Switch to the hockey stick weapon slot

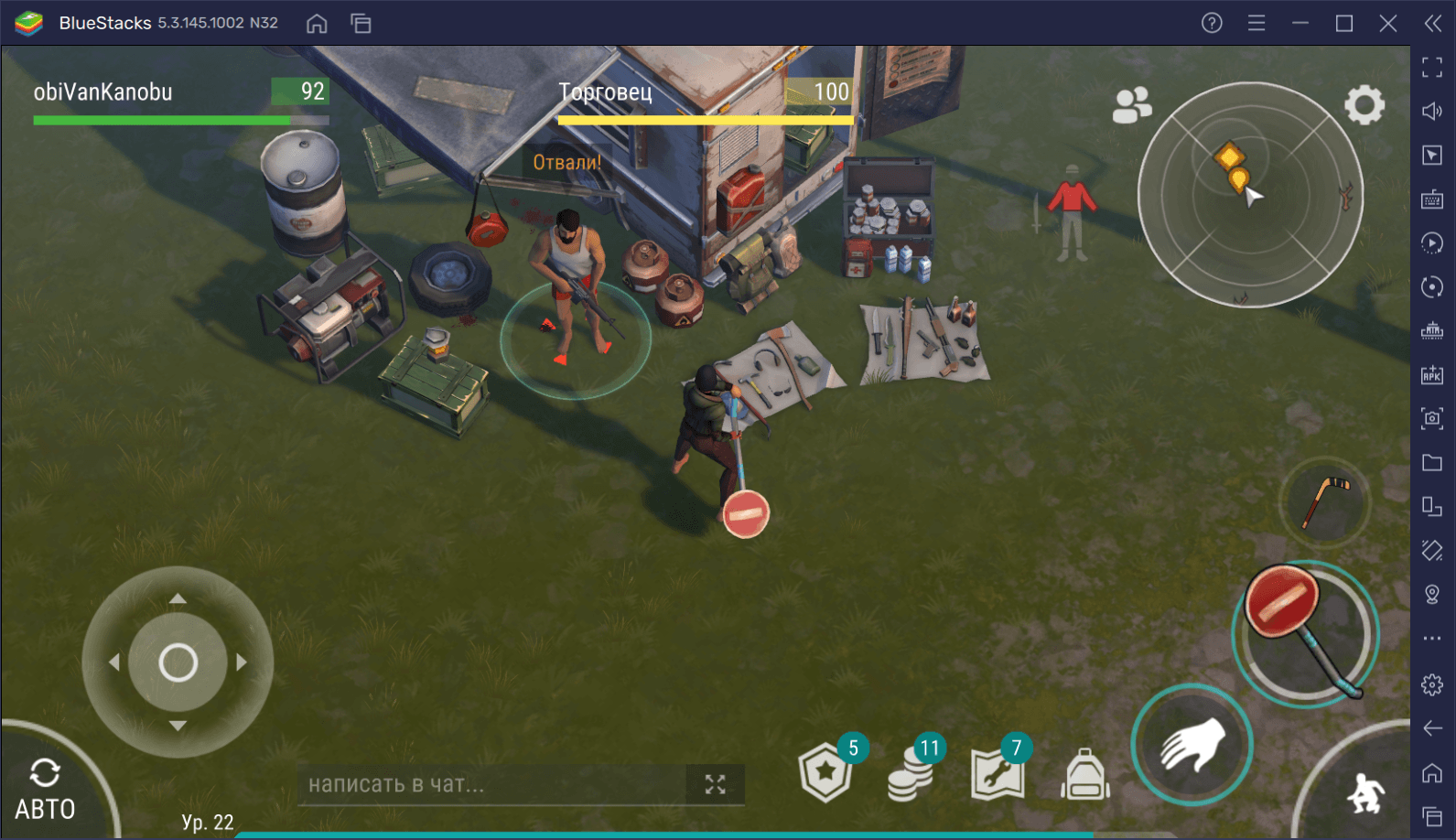tap(1324, 502)
